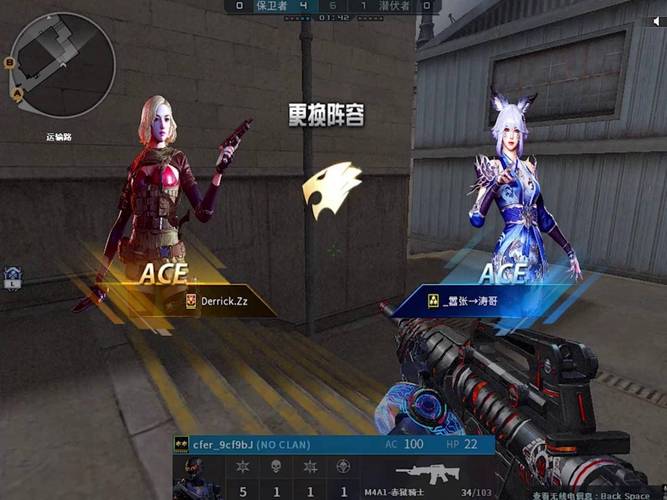Click the golden faction emblem

pyautogui.click(x=331, y=190)
